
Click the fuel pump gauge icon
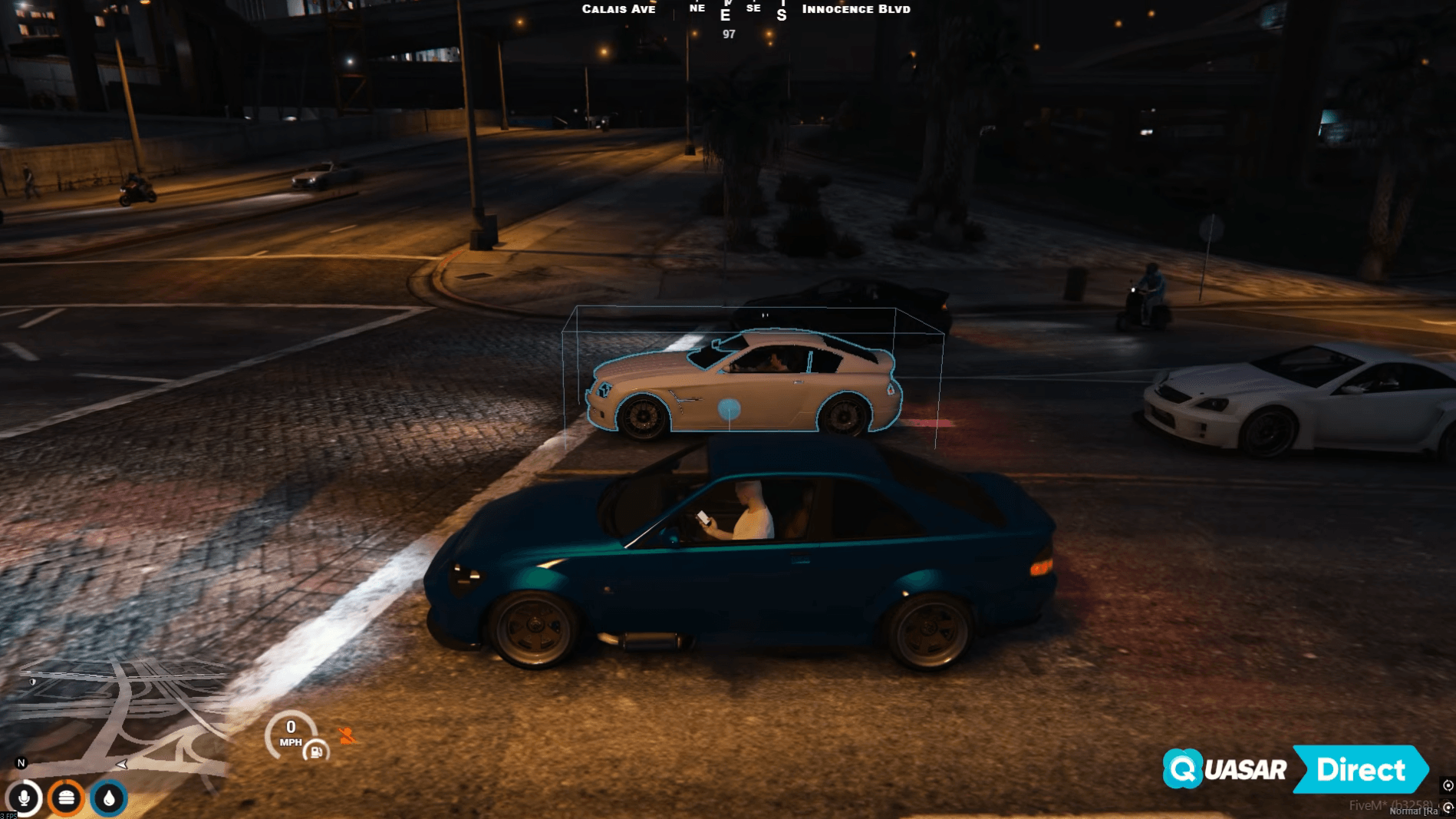315,751
